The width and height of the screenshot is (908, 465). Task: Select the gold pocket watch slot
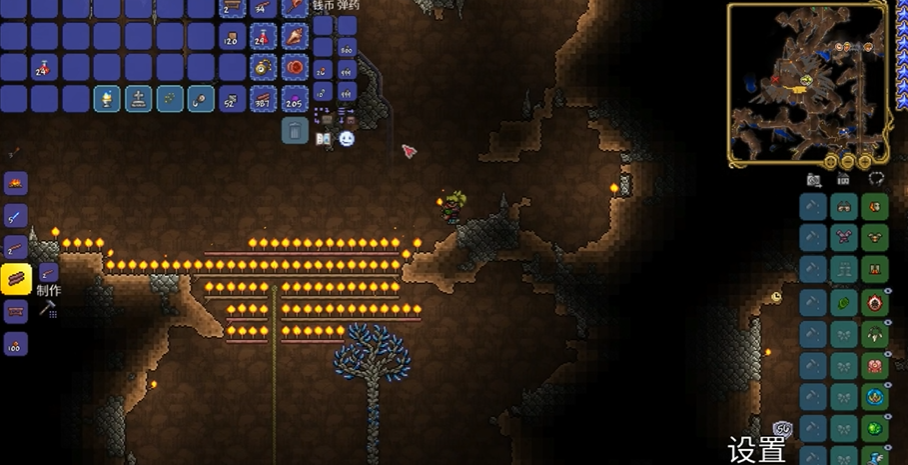263,68
